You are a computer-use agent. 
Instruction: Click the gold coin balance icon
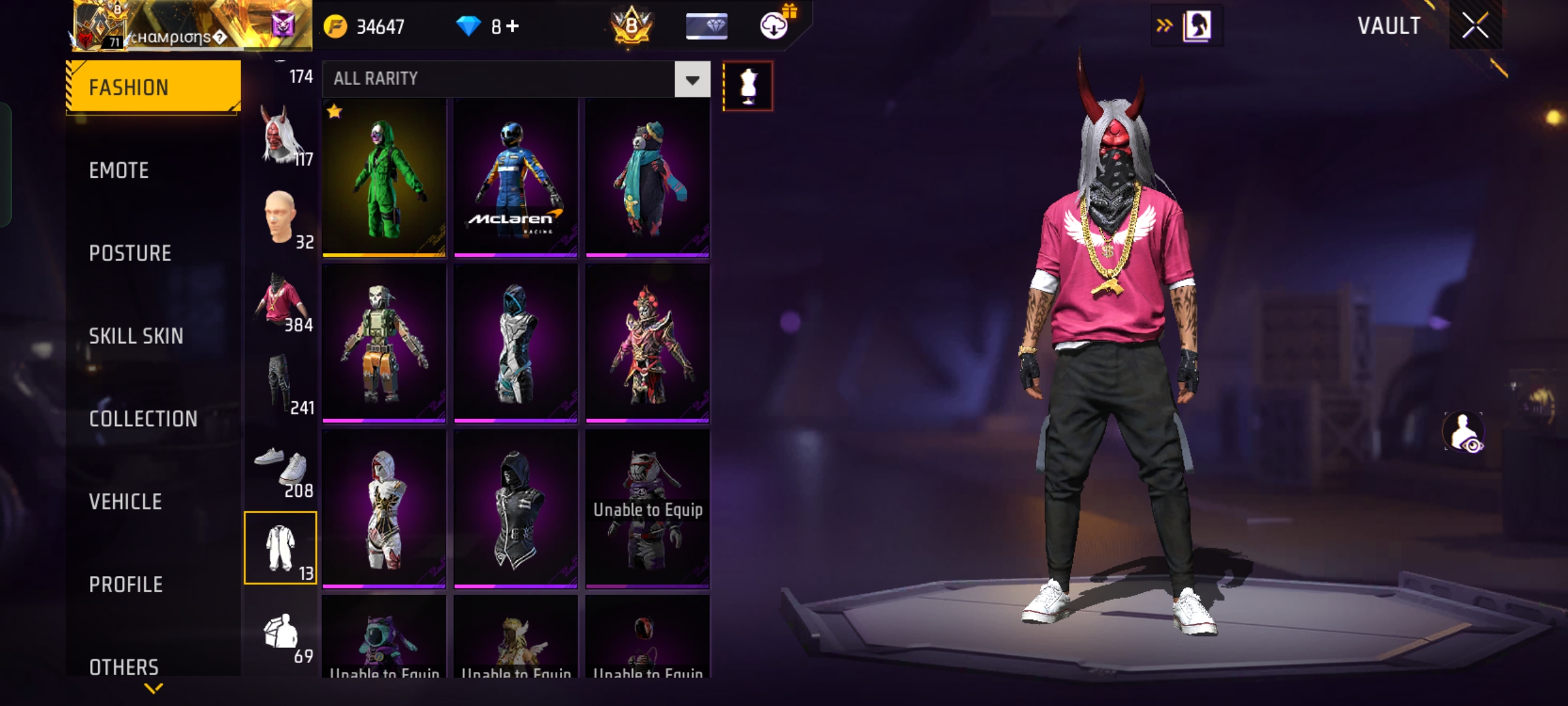coord(335,26)
